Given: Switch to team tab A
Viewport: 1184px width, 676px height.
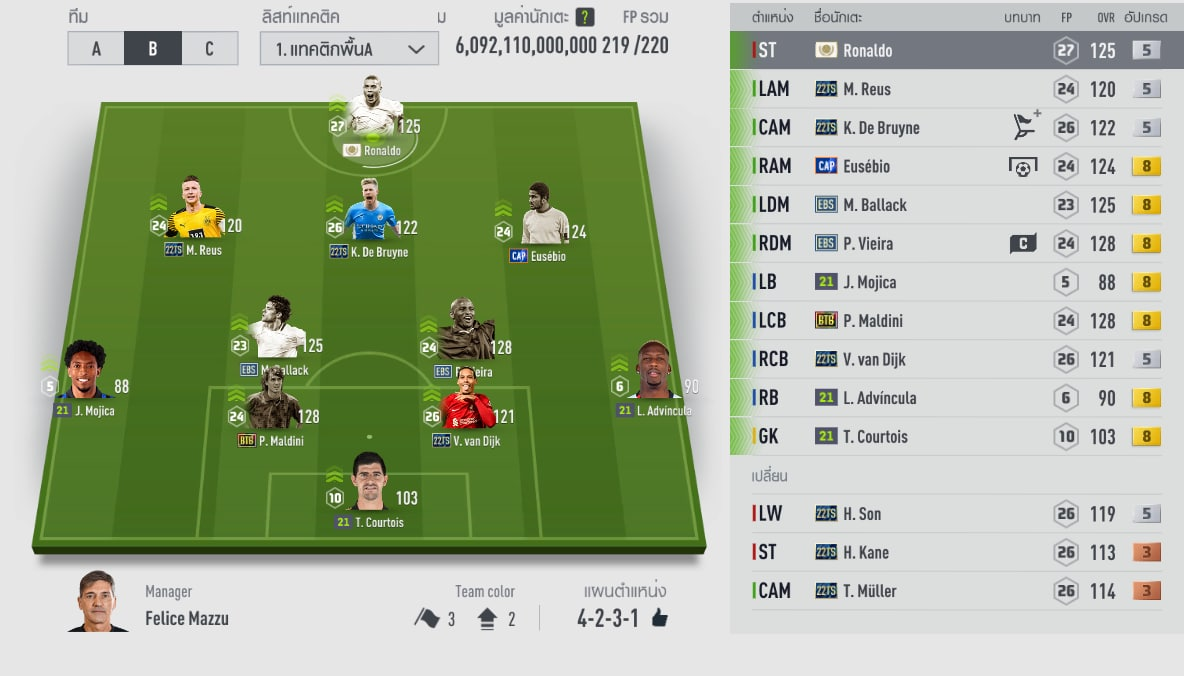Looking at the screenshot, I should [96, 48].
